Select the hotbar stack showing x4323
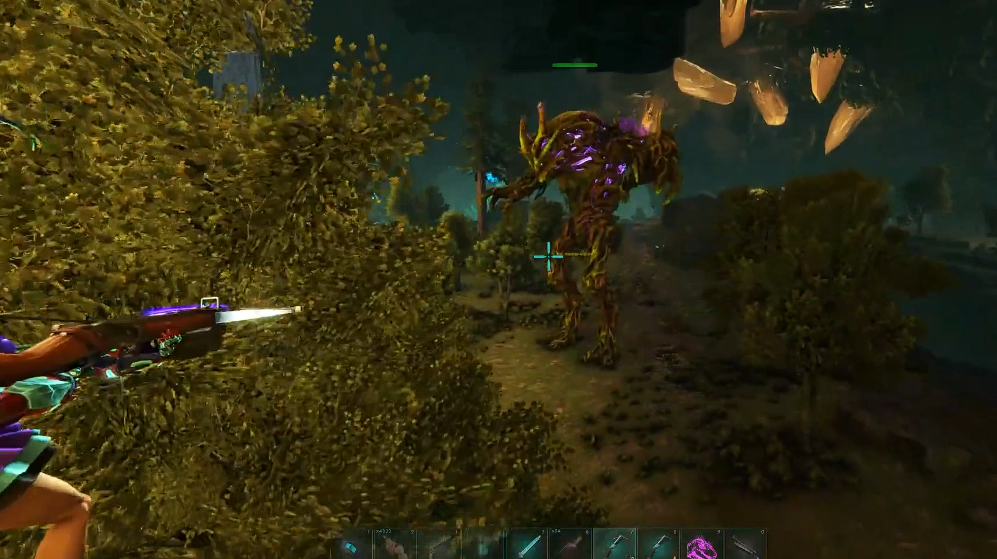 (x=394, y=545)
